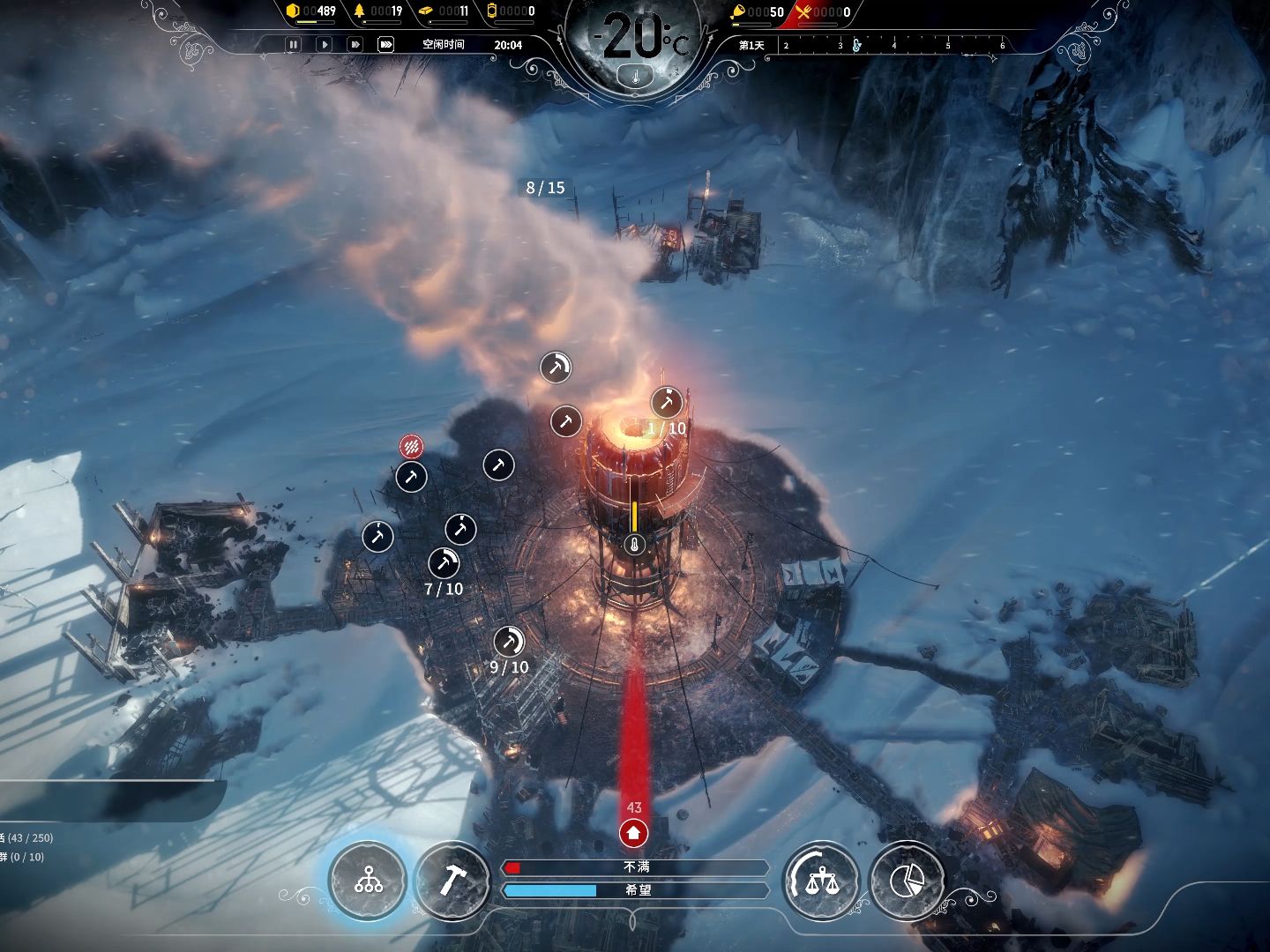Screen dimensions: 1270x952
Task: Select the construction marker labeled 7 / 10
Action: pyautogui.click(x=444, y=562)
